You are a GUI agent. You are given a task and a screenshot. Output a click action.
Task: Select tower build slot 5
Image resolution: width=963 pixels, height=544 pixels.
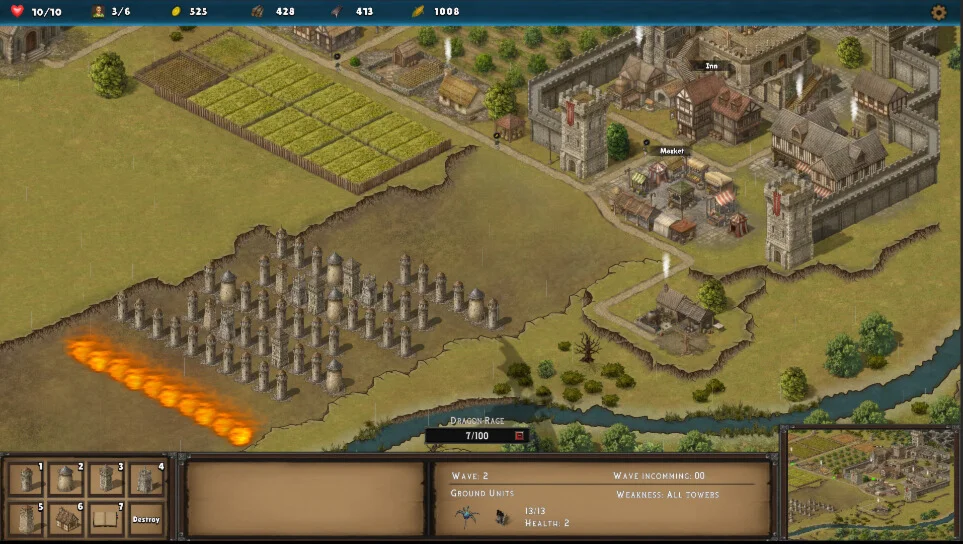(26, 518)
